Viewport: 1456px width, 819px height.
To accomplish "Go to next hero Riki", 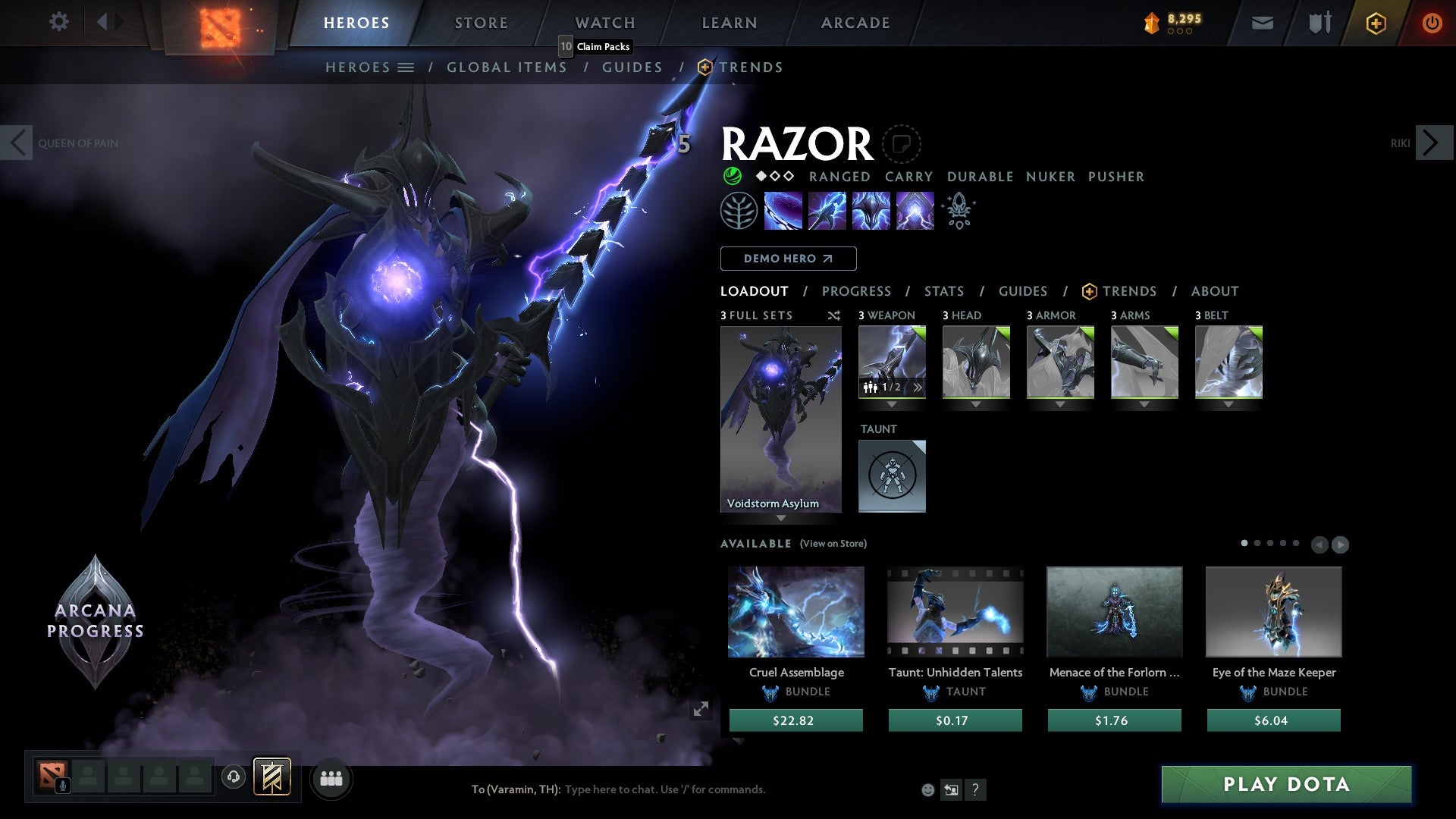I will point(1432,143).
